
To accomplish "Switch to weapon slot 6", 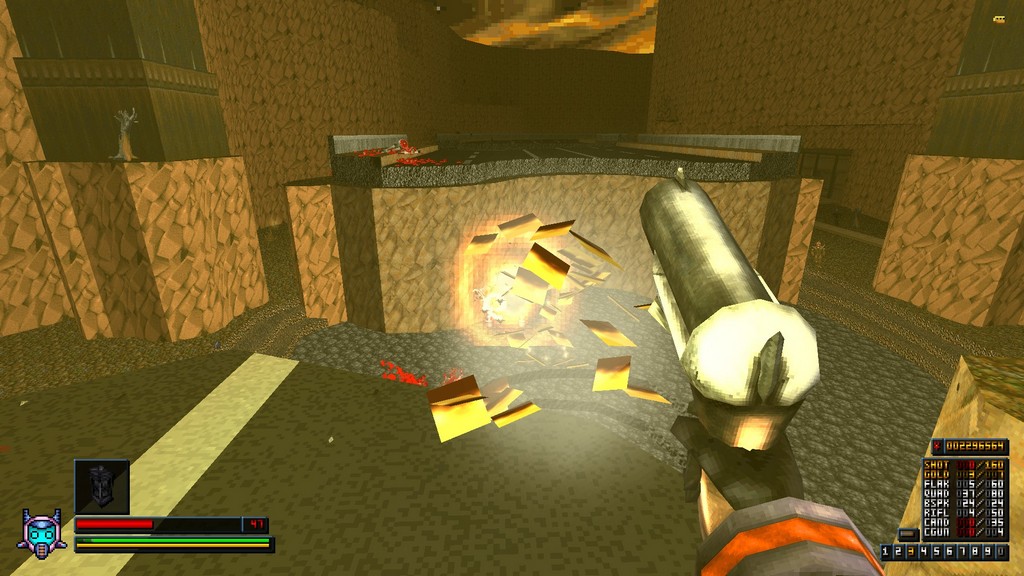I will click(948, 552).
